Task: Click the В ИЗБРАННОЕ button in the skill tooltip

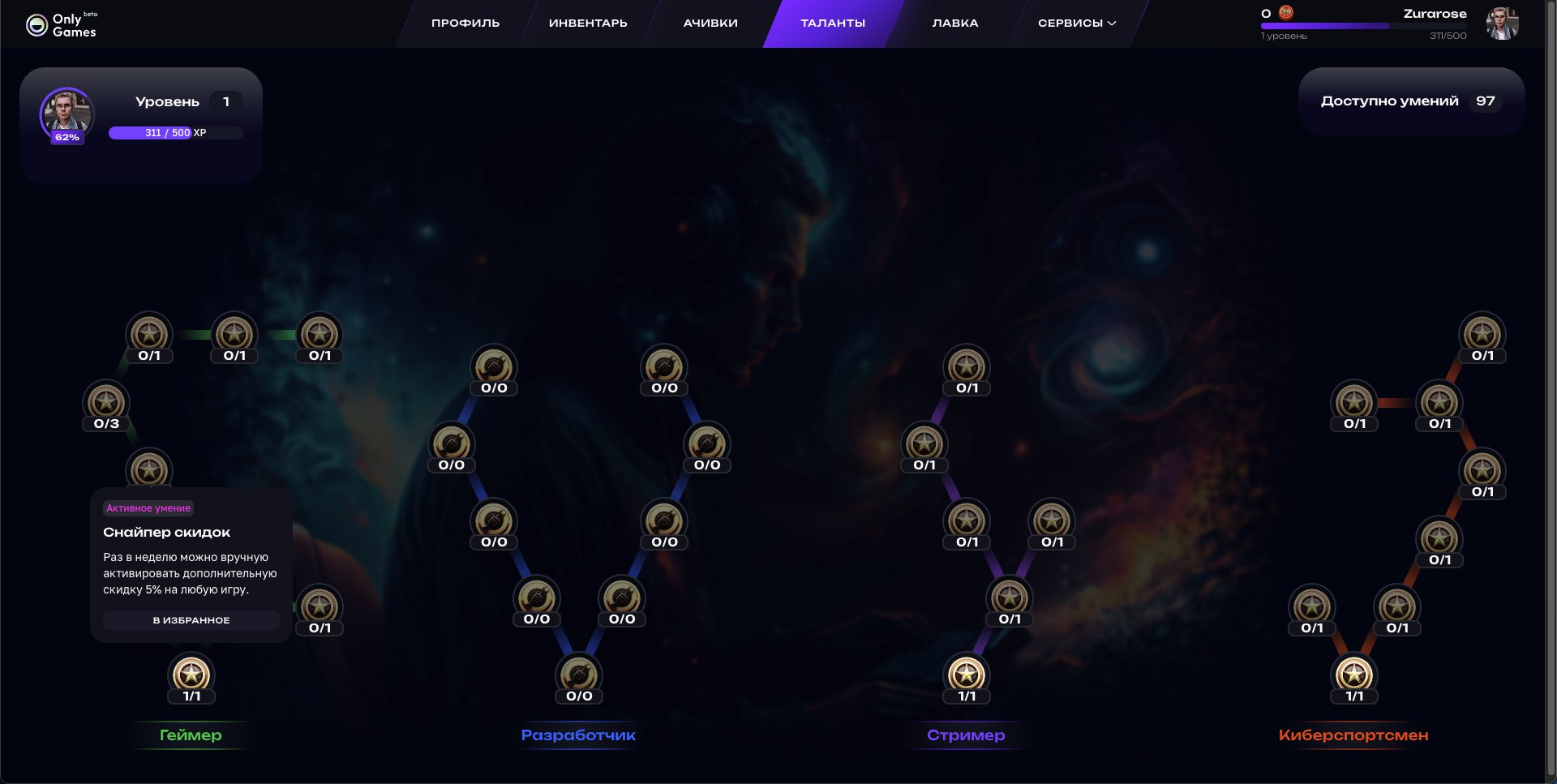Action: click(190, 620)
